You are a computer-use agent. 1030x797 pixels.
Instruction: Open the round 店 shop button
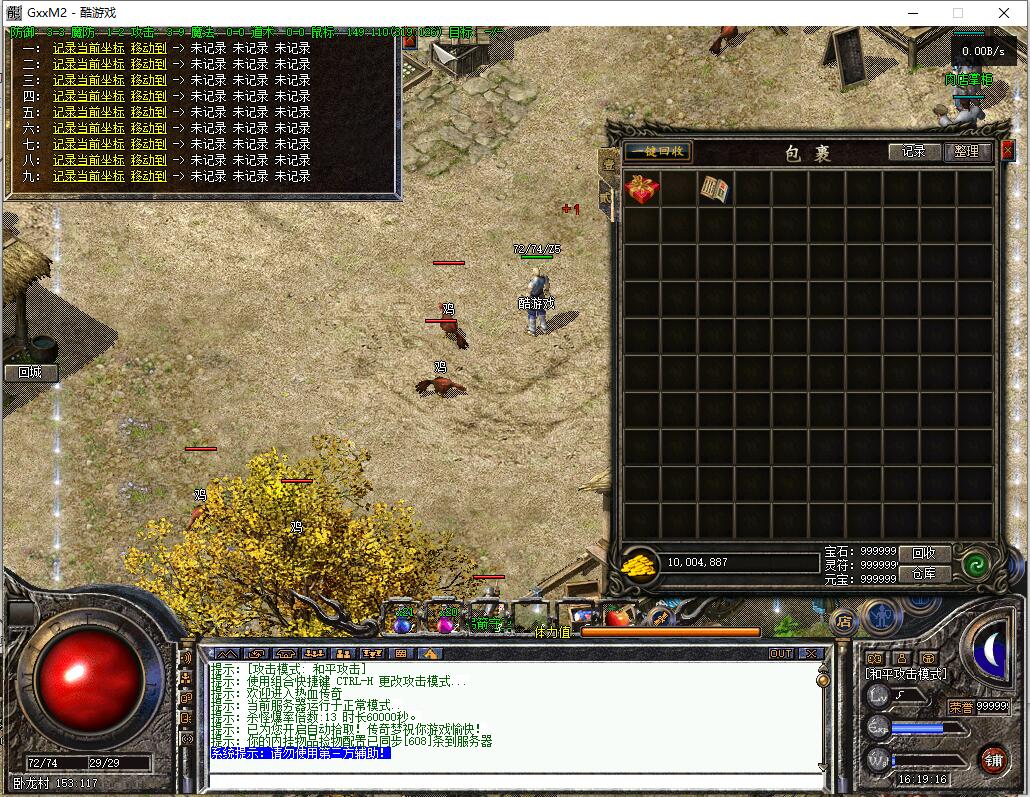tap(844, 620)
